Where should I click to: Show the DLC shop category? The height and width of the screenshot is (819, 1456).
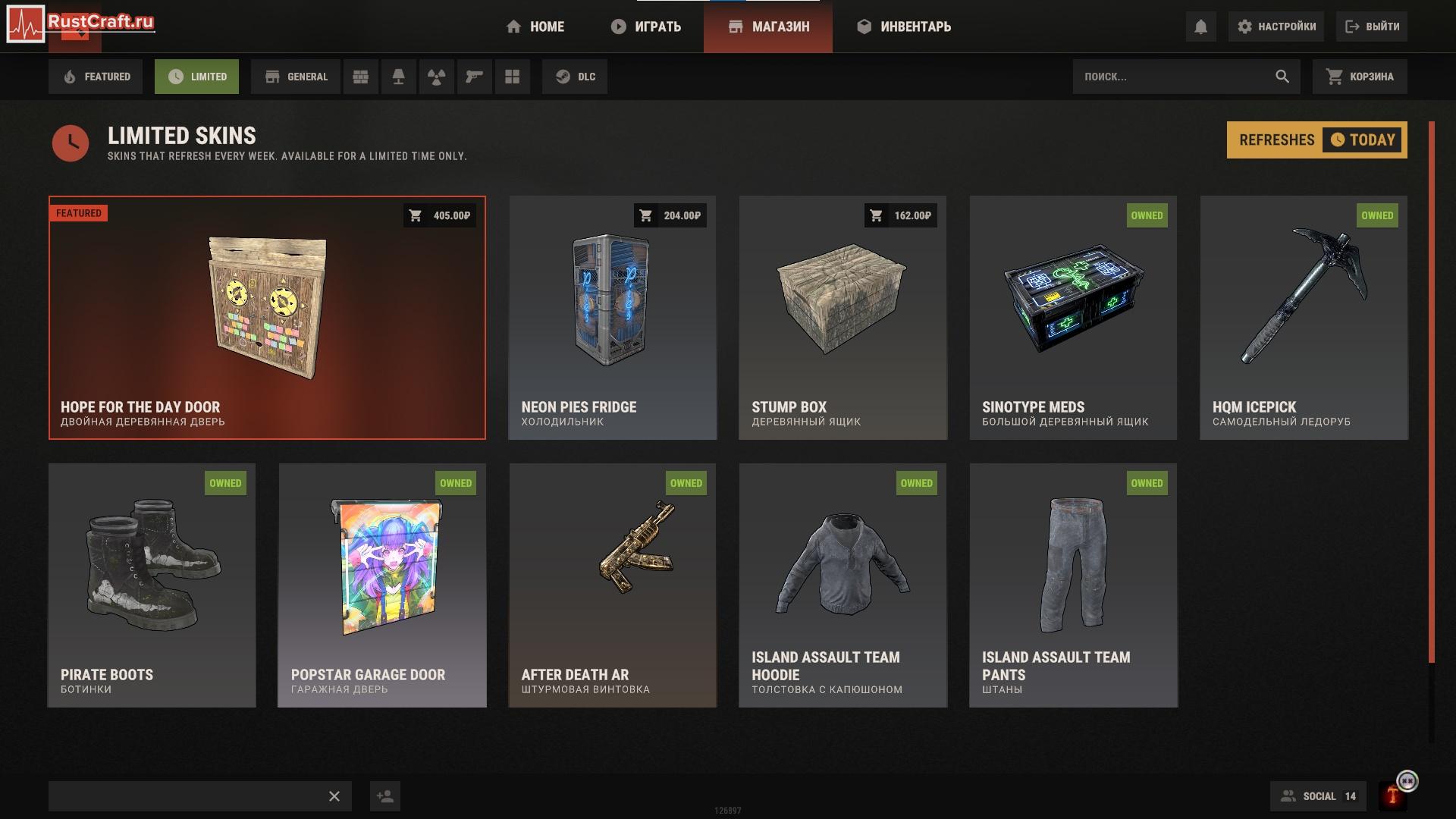(x=575, y=77)
